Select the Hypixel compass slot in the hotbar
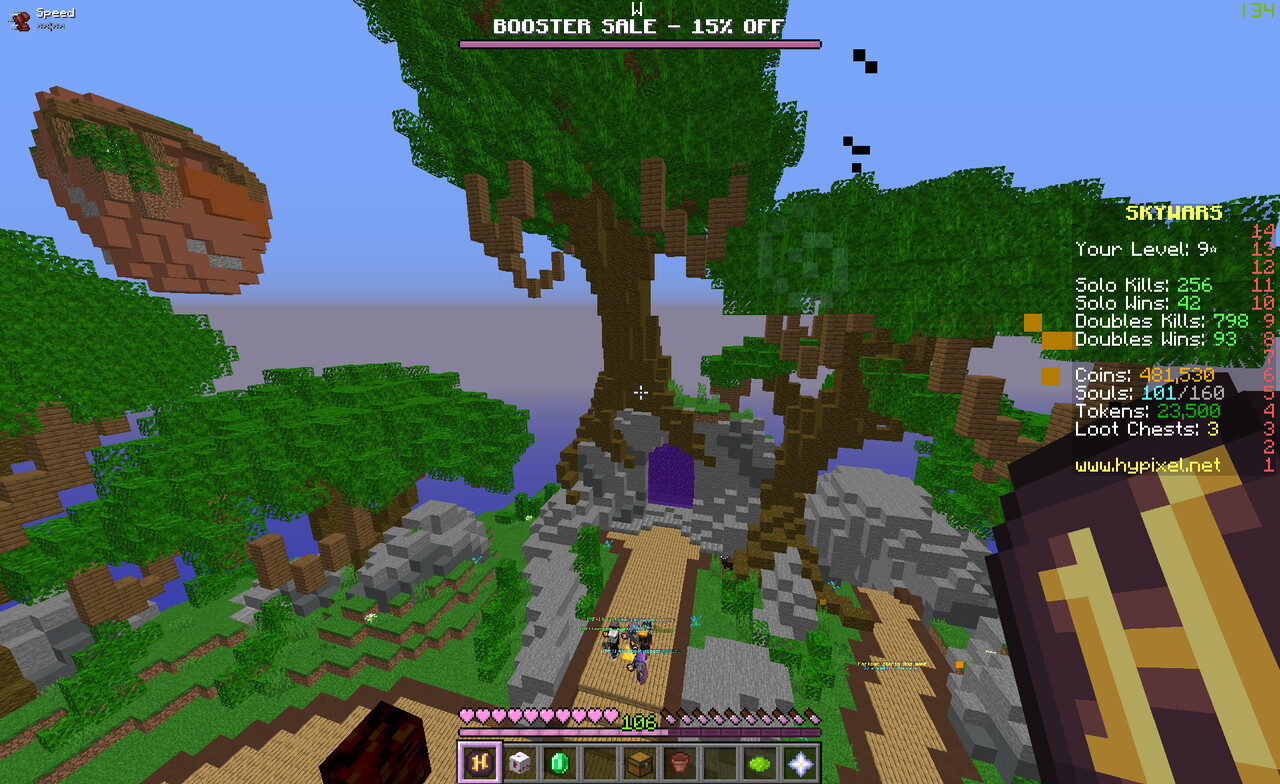Screen dimensions: 1280x784 coord(479,762)
